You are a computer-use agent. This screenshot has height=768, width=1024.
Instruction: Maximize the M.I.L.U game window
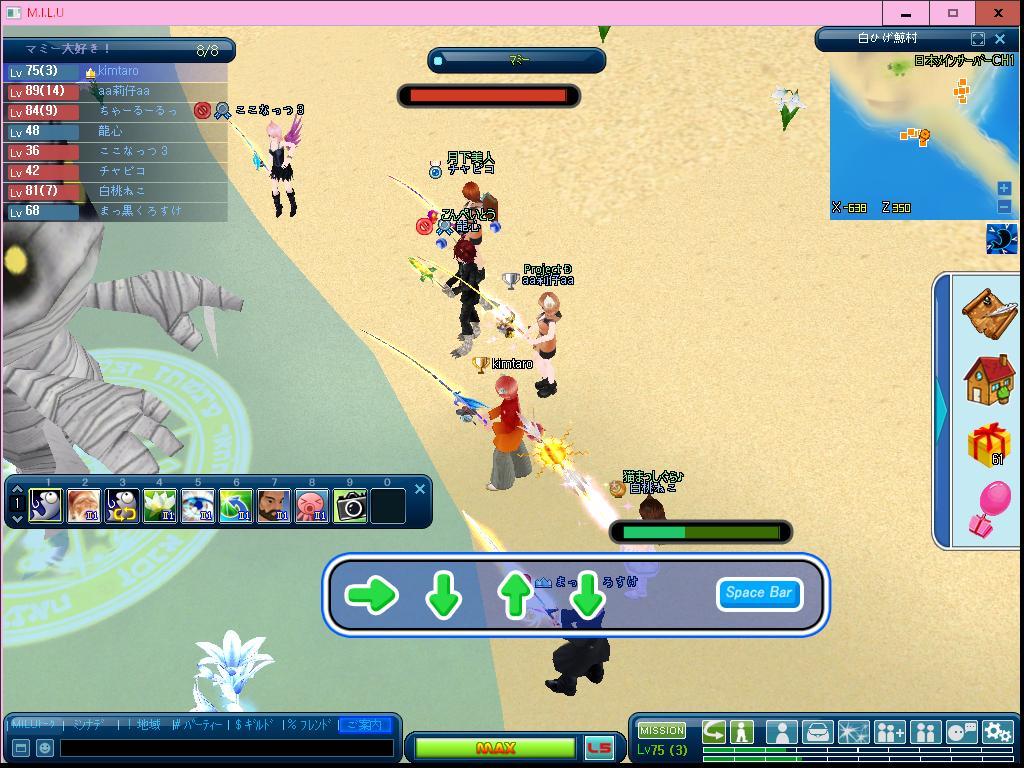[953, 13]
